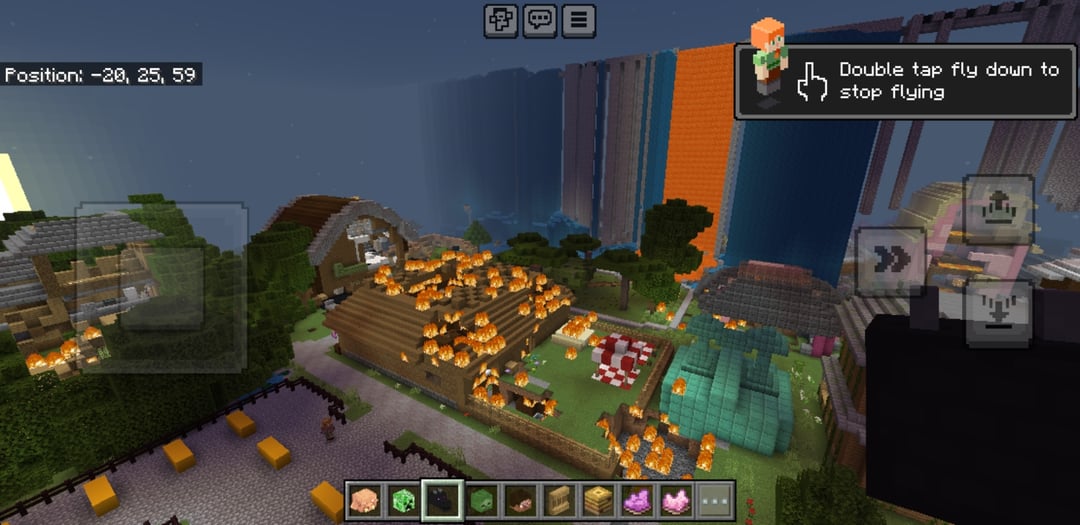
Task: Select the pink piglin head hotbar slot
Action: (364, 500)
